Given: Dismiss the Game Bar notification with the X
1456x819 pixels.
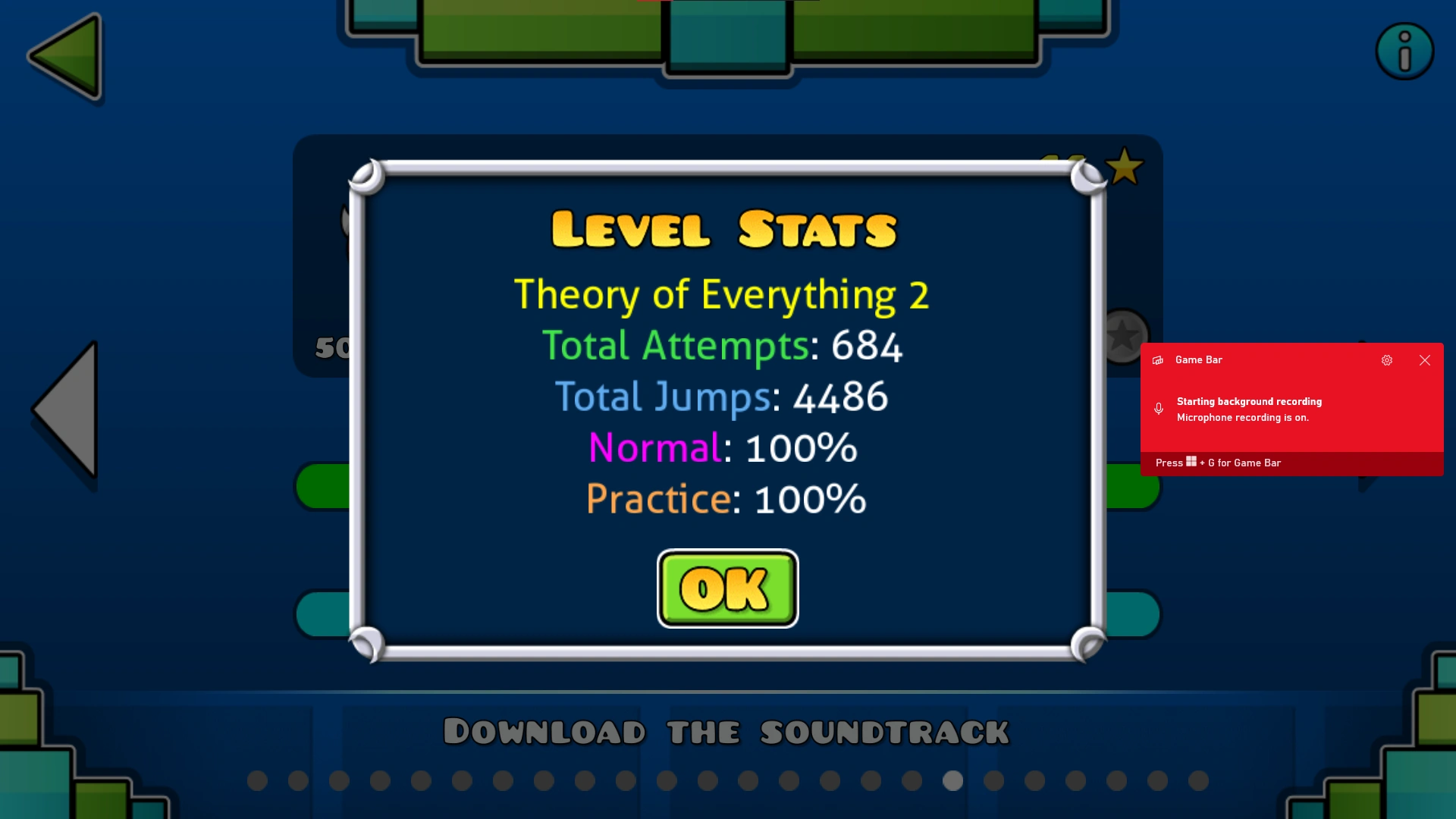Looking at the screenshot, I should pyautogui.click(x=1425, y=360).
